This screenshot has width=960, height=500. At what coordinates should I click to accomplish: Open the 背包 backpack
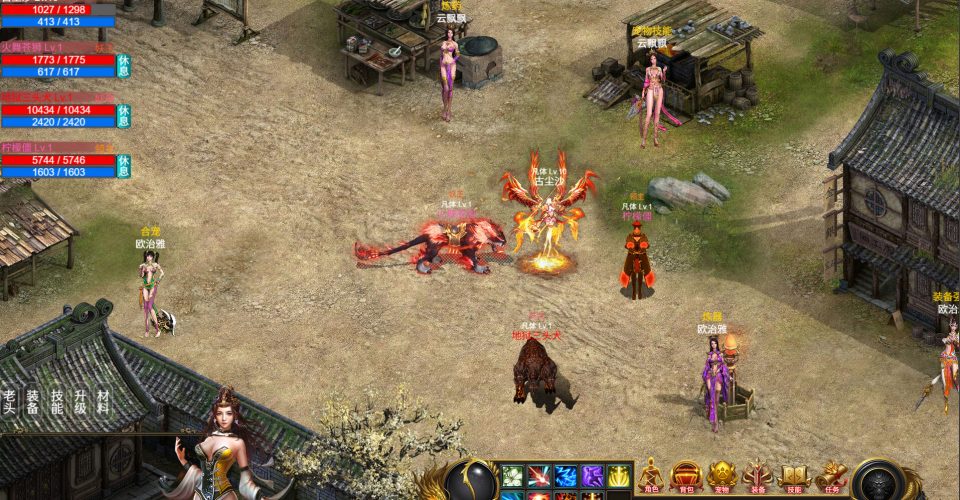[x=686, y=478]
